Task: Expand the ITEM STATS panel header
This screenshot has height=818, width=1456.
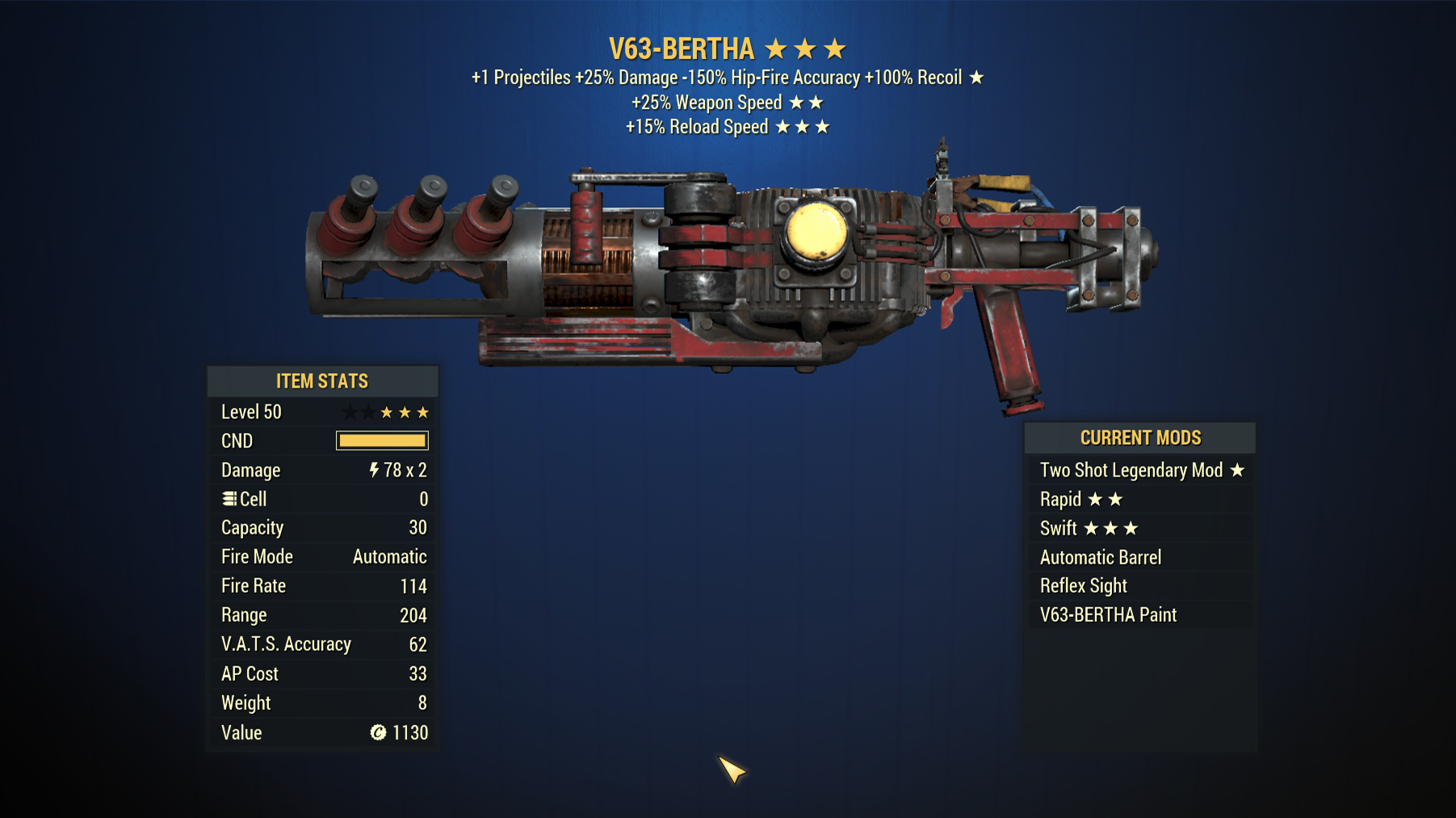Action: pyautogui.click(x=322, y=381)
